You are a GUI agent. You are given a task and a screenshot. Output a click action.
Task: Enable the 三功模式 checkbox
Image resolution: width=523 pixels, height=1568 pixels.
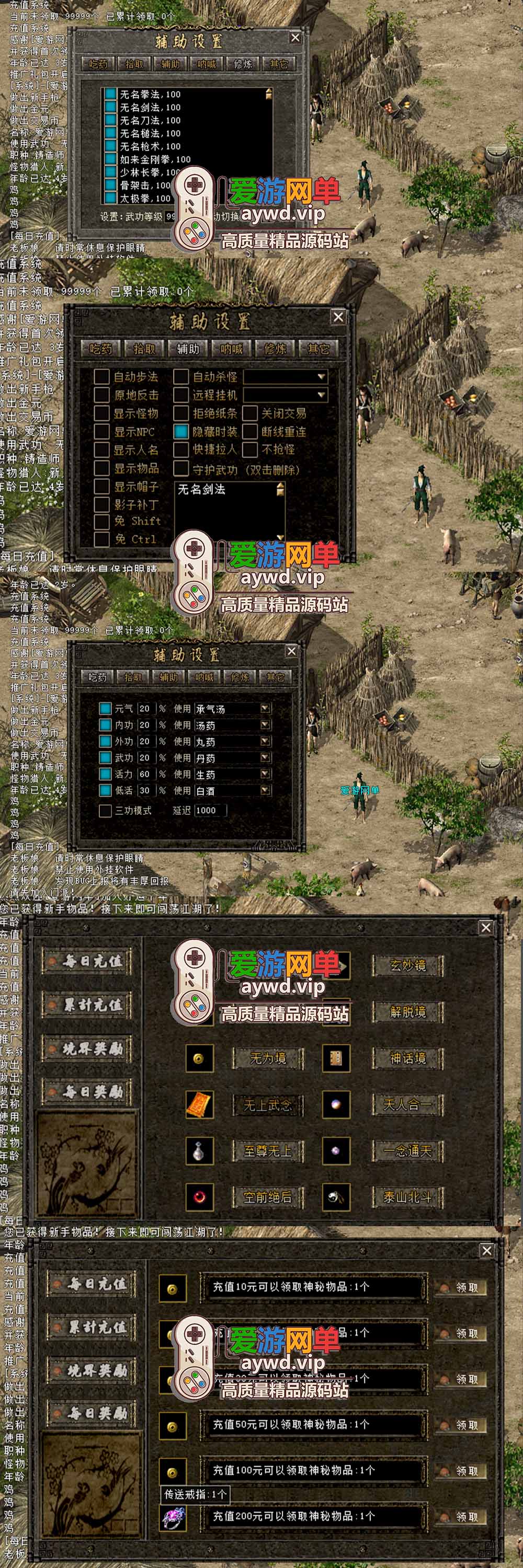click(105, 810)
